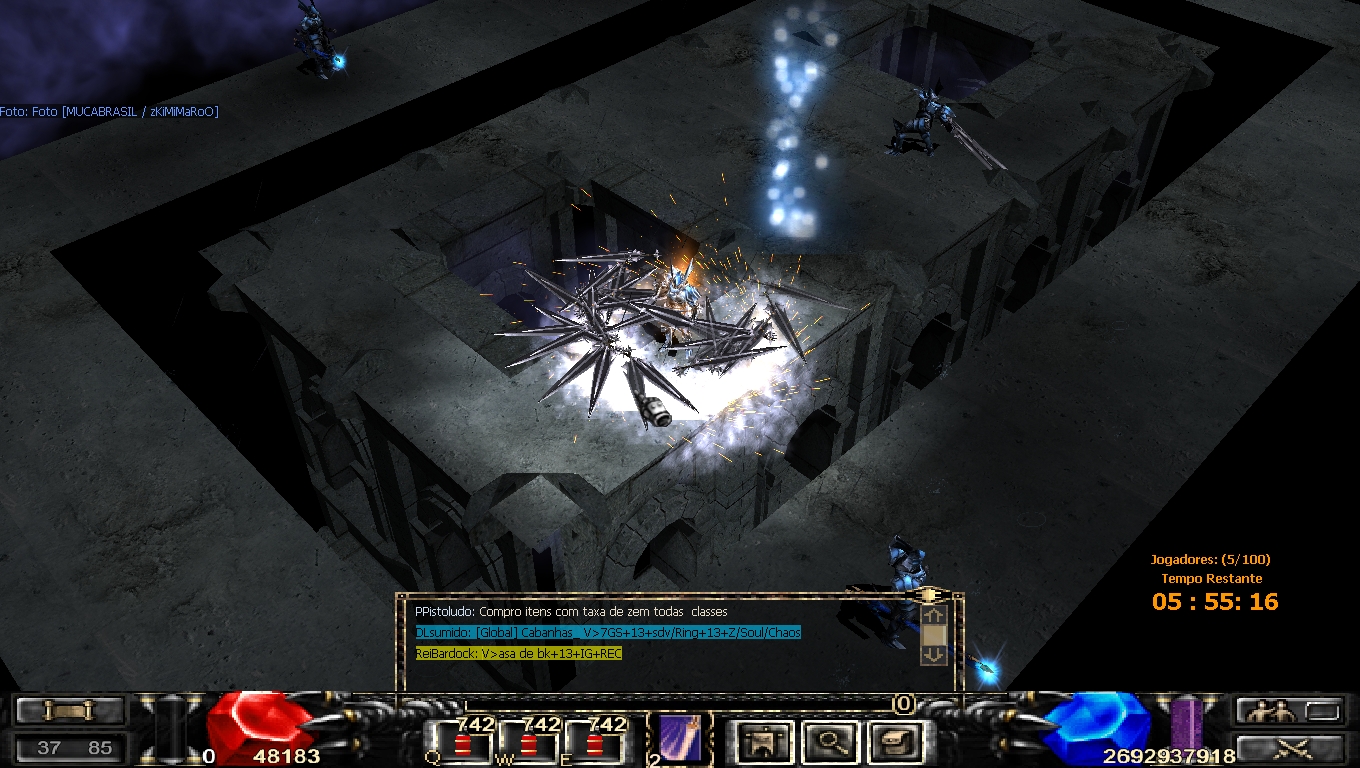Click the magnifying glass button
The height and width of the screenshot is (768, 1360).
tap(830, 741)
